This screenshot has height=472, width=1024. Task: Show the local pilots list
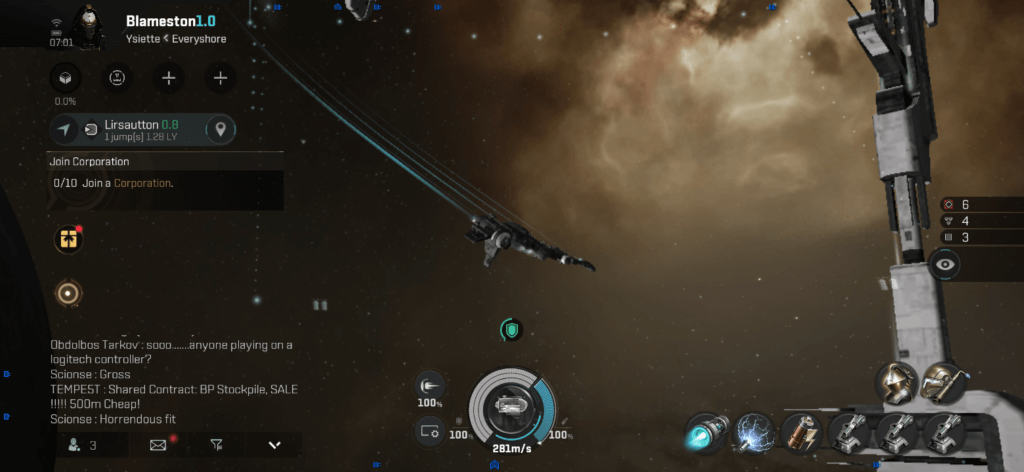pos(80,445)
